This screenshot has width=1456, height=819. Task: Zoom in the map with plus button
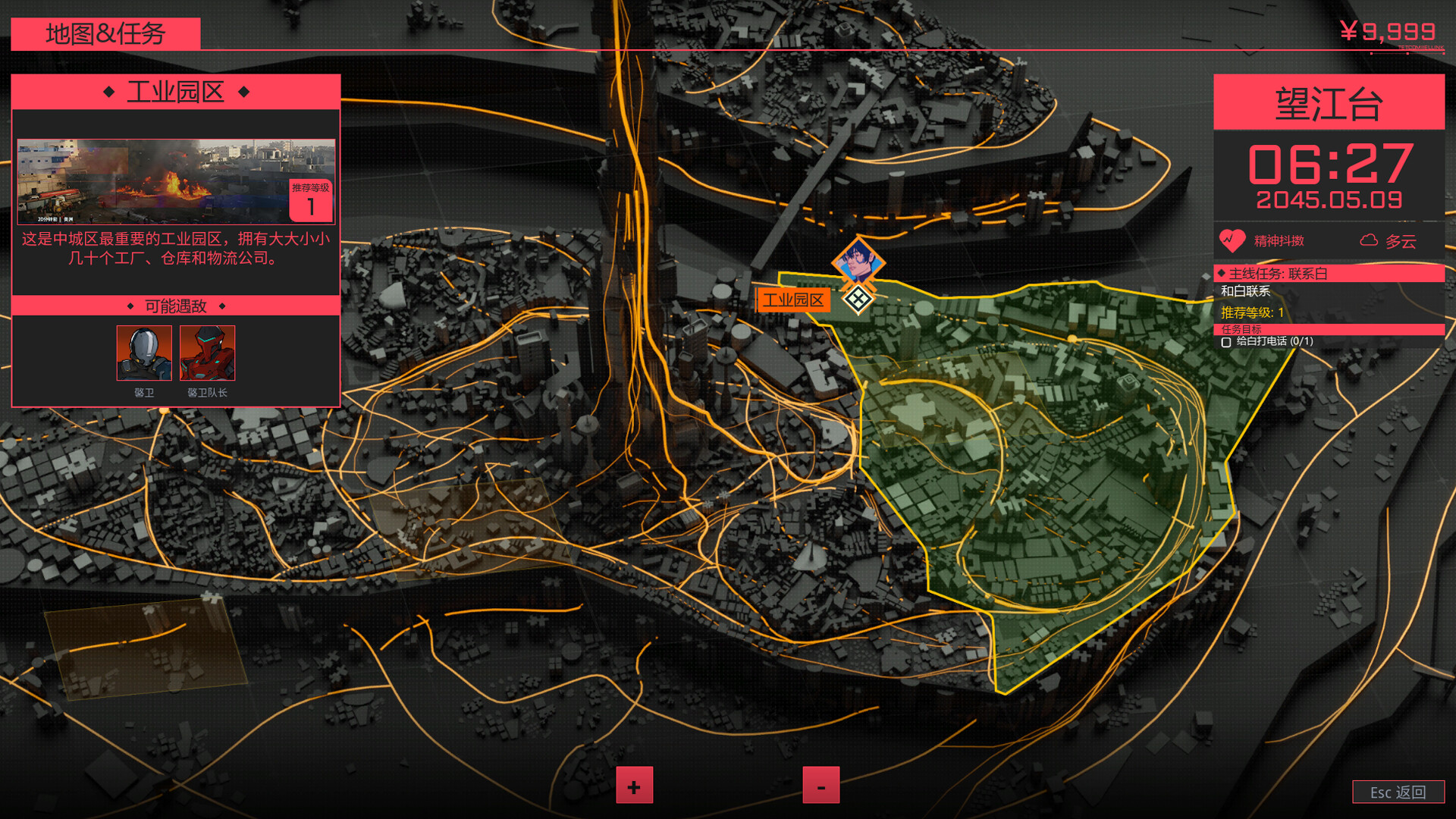(x=634, y=786)
